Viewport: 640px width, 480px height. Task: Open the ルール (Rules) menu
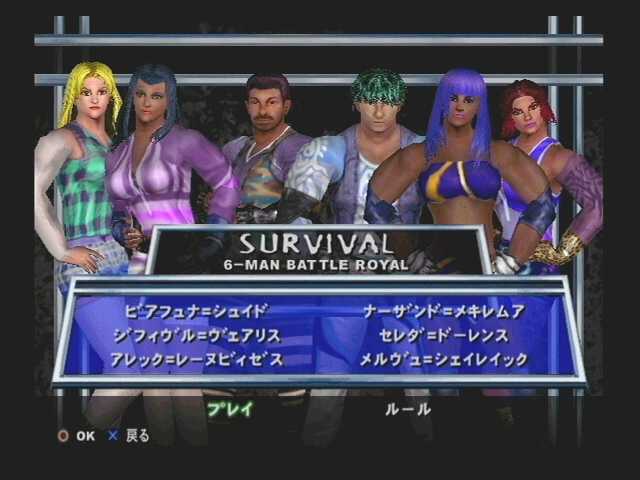pyautogui.click(x=408, y=409)
